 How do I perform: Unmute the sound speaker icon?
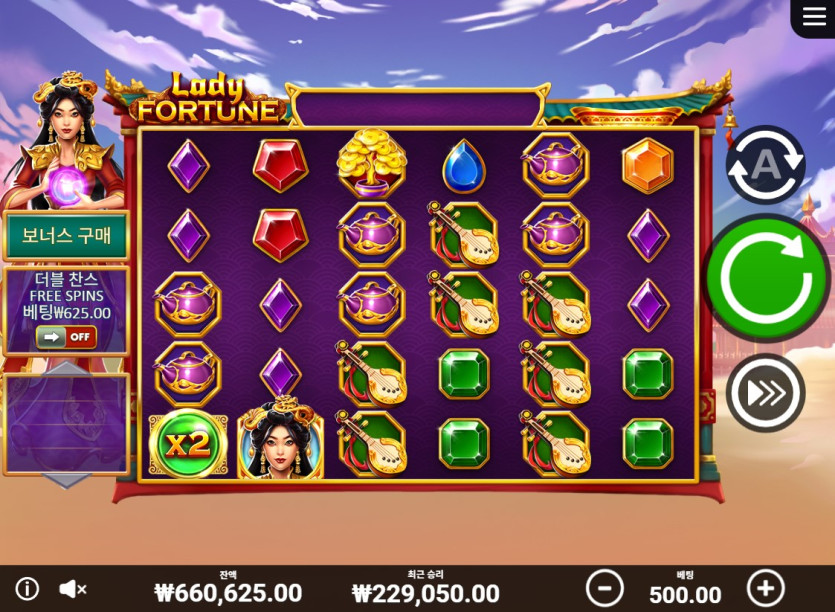pyautogui.click(x=72, y=589)
